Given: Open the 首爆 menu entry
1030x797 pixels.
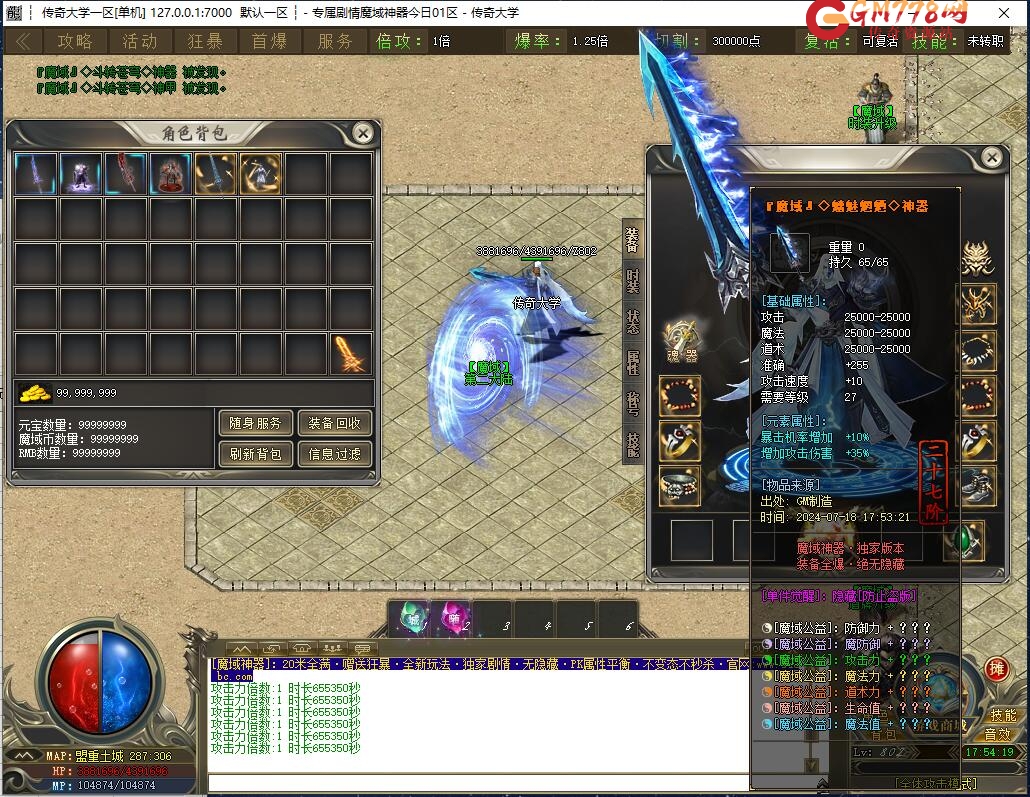Looking at the screenshot, I should [270, 41].
